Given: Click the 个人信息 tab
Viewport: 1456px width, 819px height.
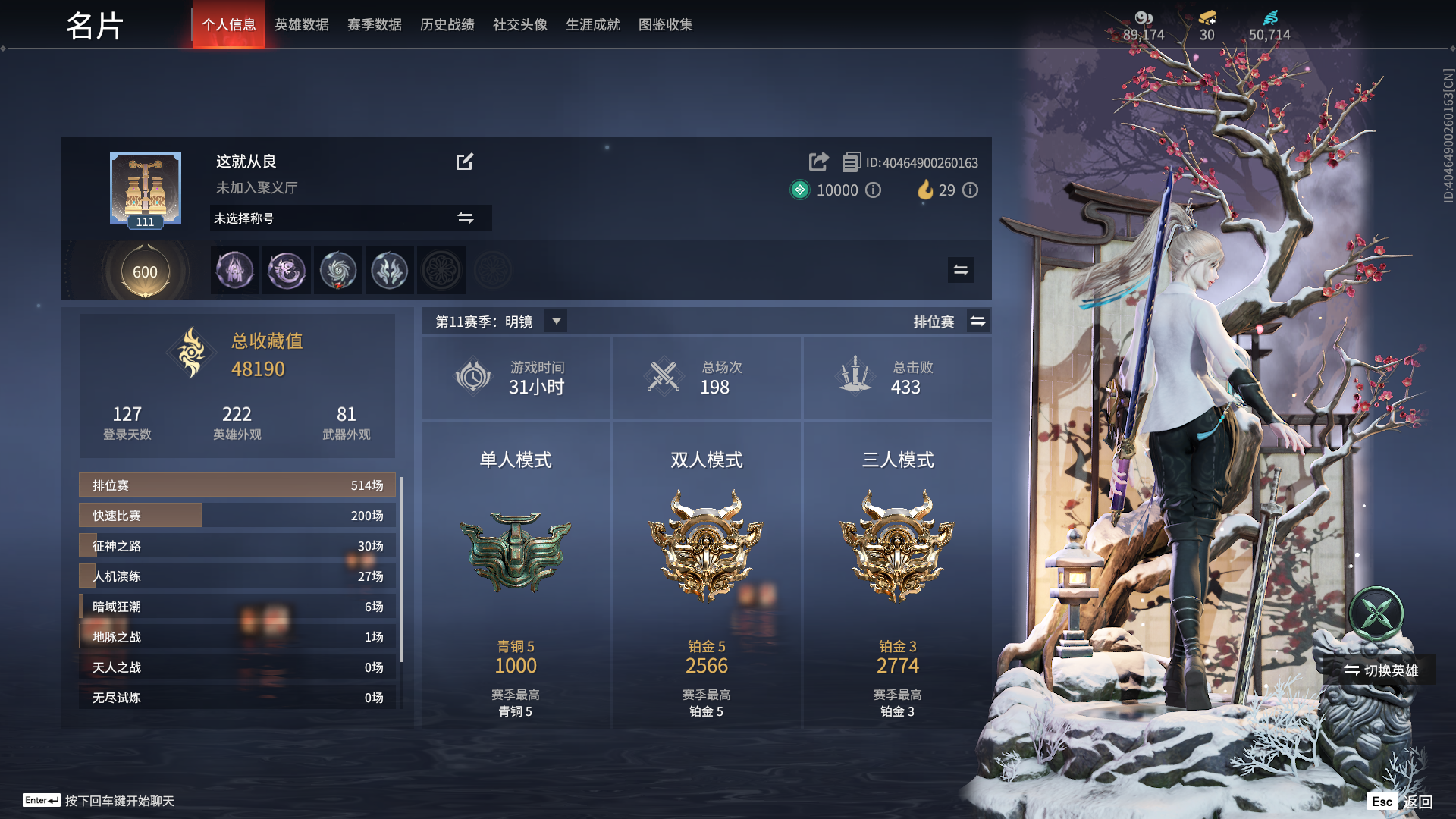Looking at the screenshot, I should click(228, 25).
